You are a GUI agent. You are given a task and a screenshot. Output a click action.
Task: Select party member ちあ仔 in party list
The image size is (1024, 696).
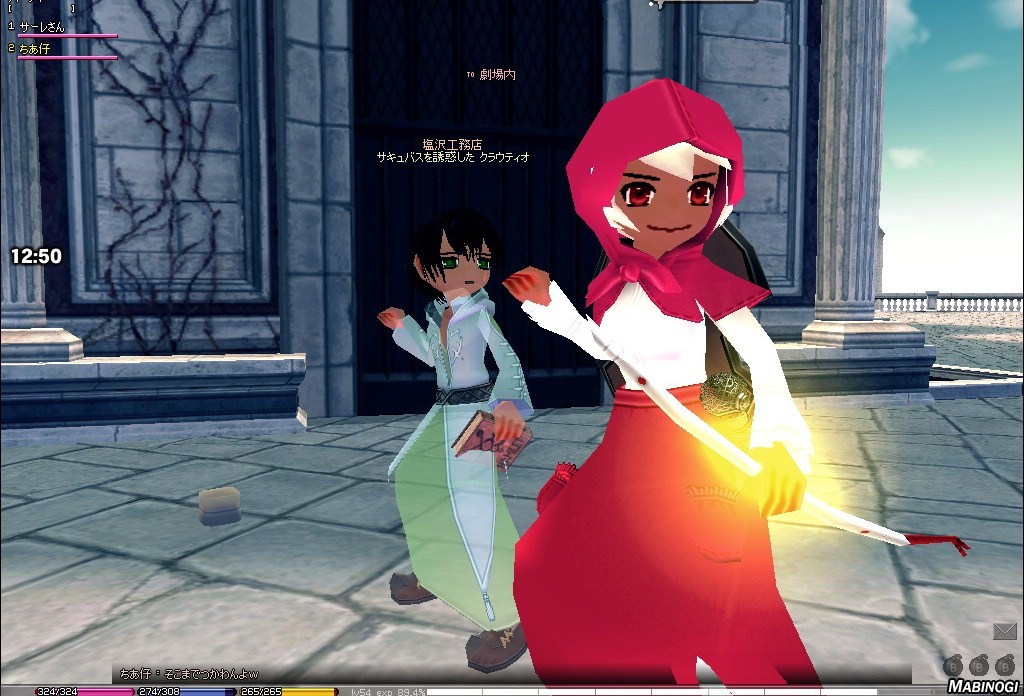click(x=35, y=48)
